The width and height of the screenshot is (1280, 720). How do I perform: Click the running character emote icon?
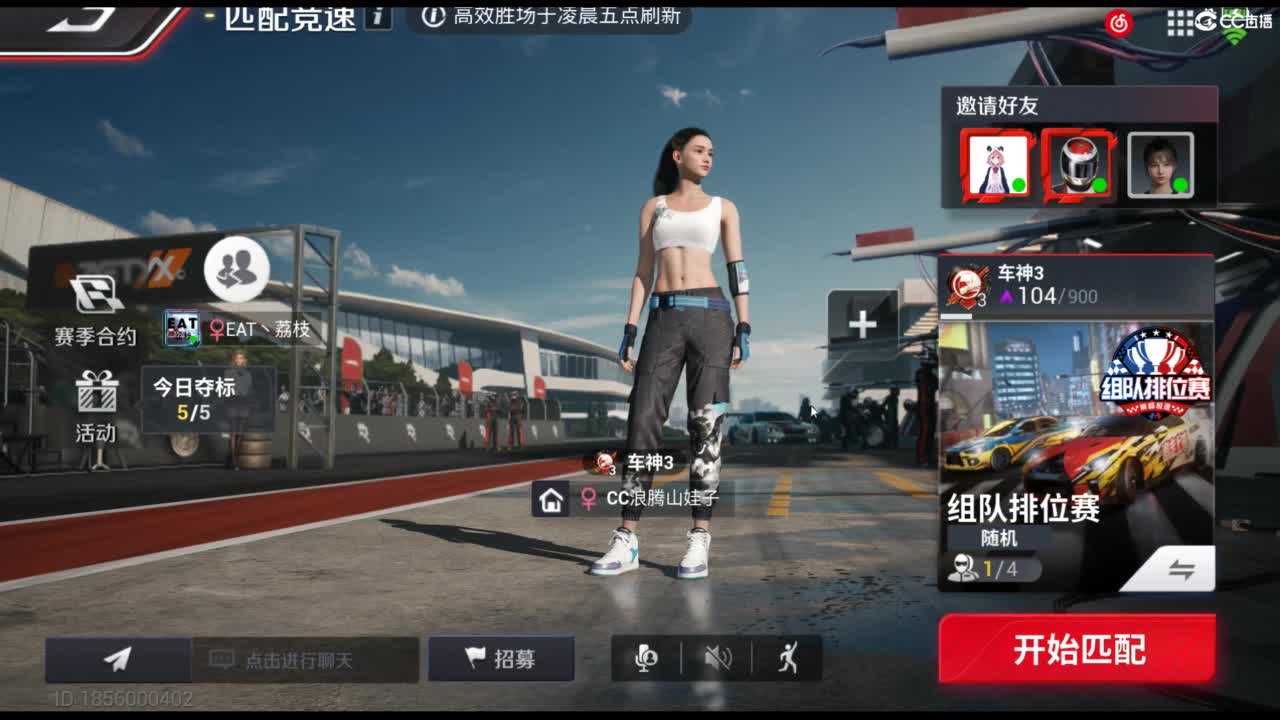789,659
